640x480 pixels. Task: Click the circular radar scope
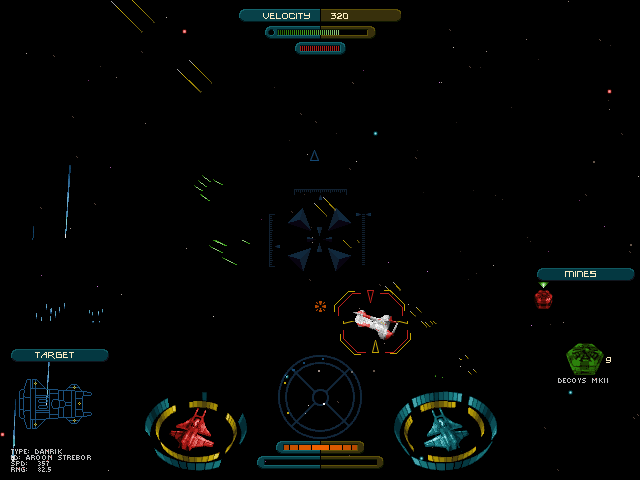320,396
